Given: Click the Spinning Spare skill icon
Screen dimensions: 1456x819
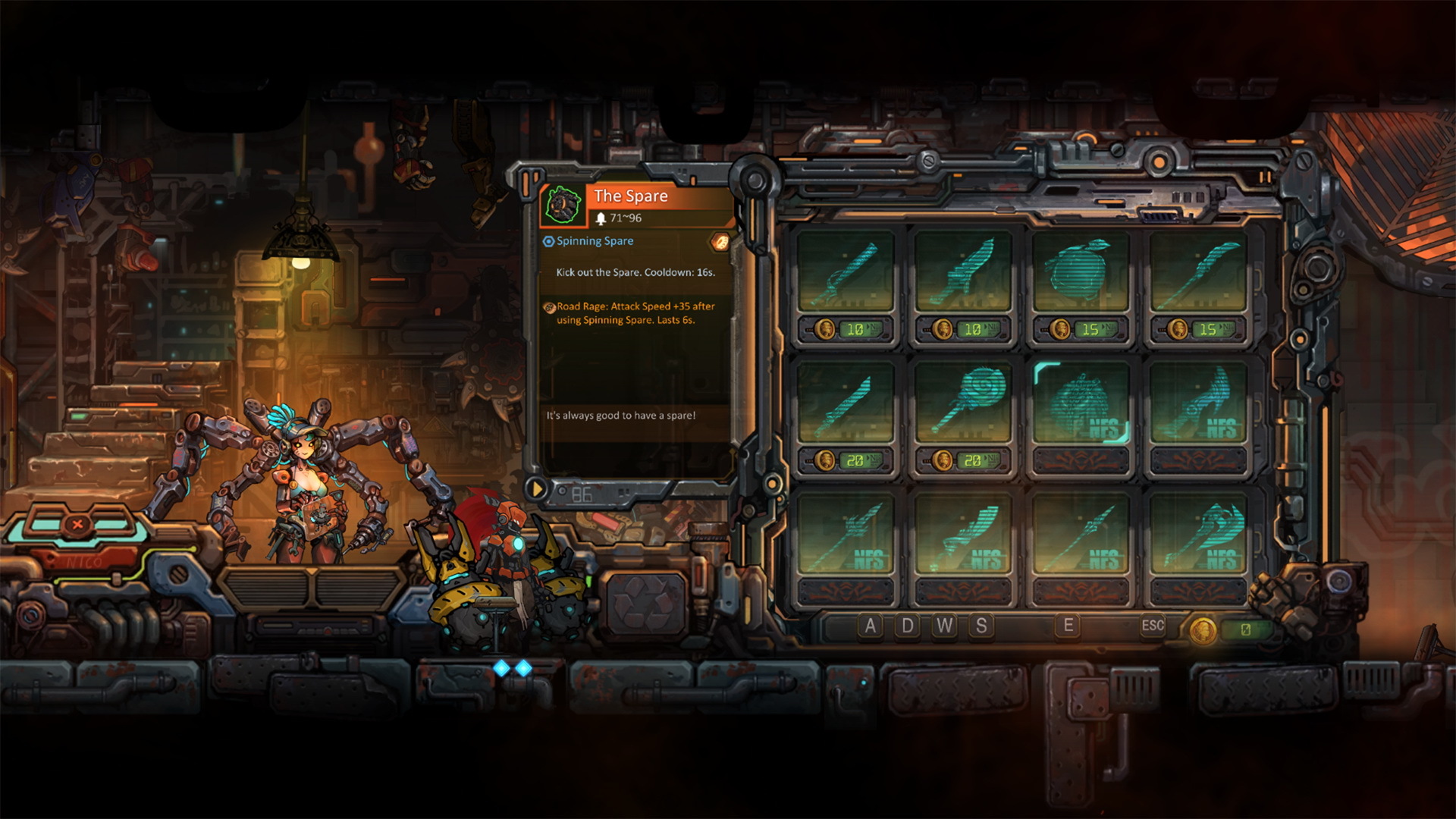Looking at the screenshot, I should click(549, 241).
